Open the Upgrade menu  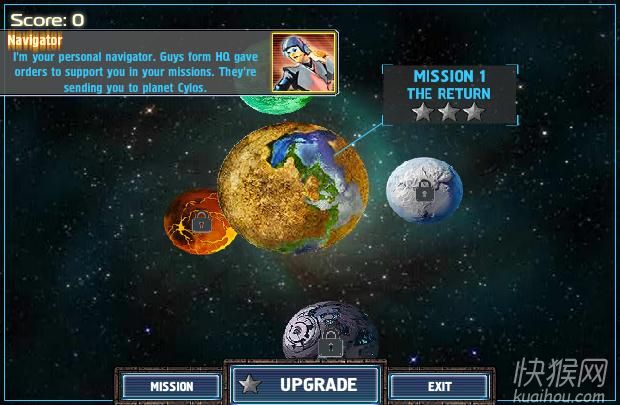click(306, 385)
